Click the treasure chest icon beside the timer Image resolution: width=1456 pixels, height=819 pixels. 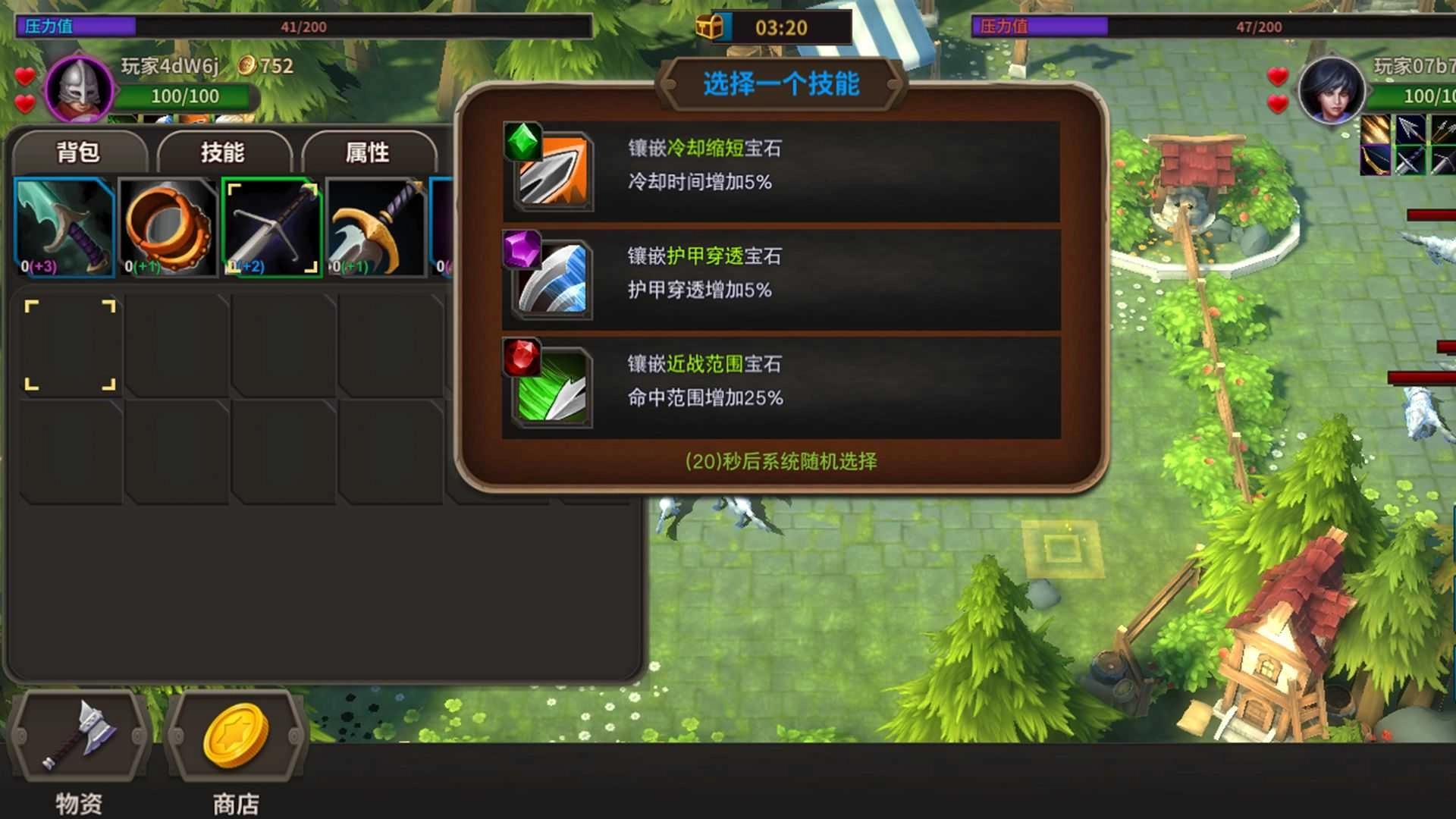711,25
